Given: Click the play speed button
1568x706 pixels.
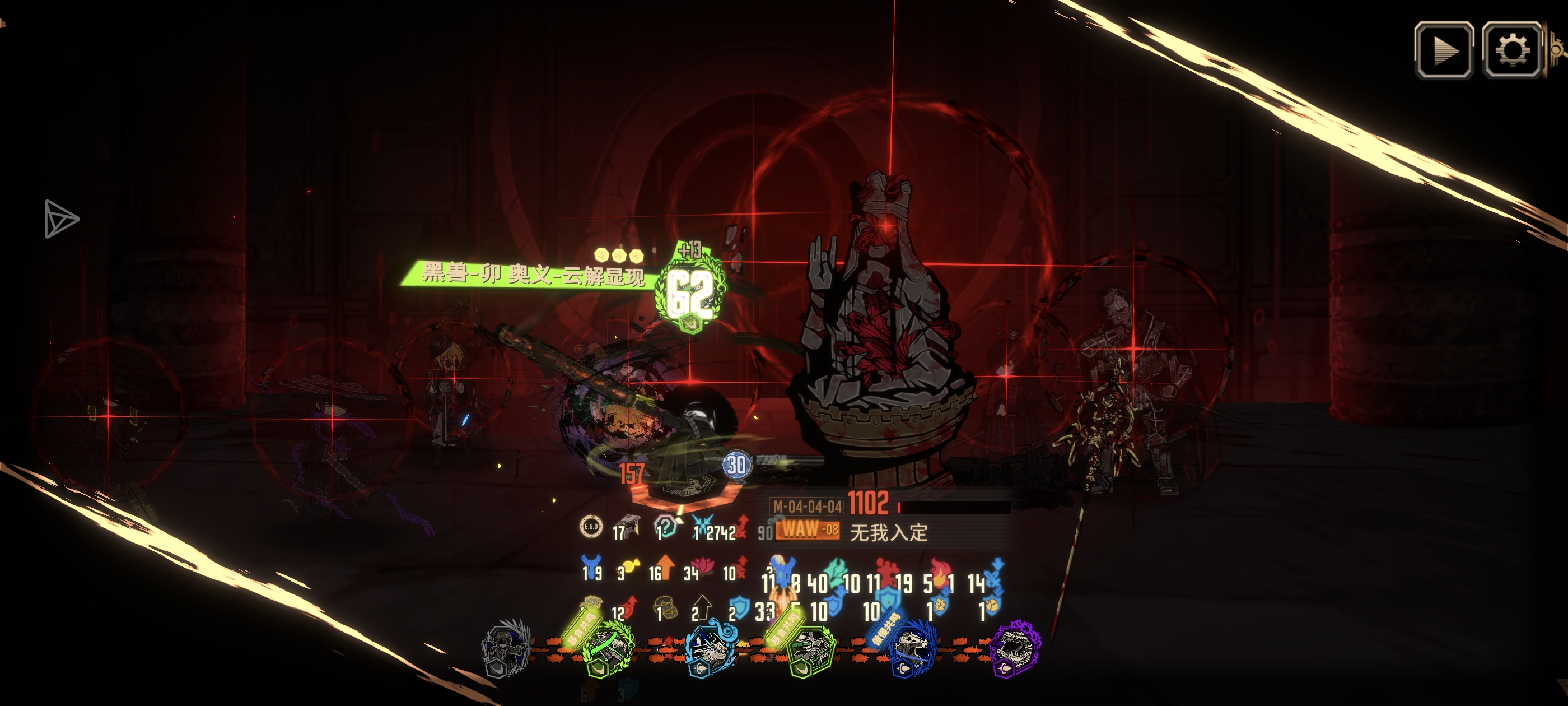Looking at the screenshot, I should [x=1444, y=50].
